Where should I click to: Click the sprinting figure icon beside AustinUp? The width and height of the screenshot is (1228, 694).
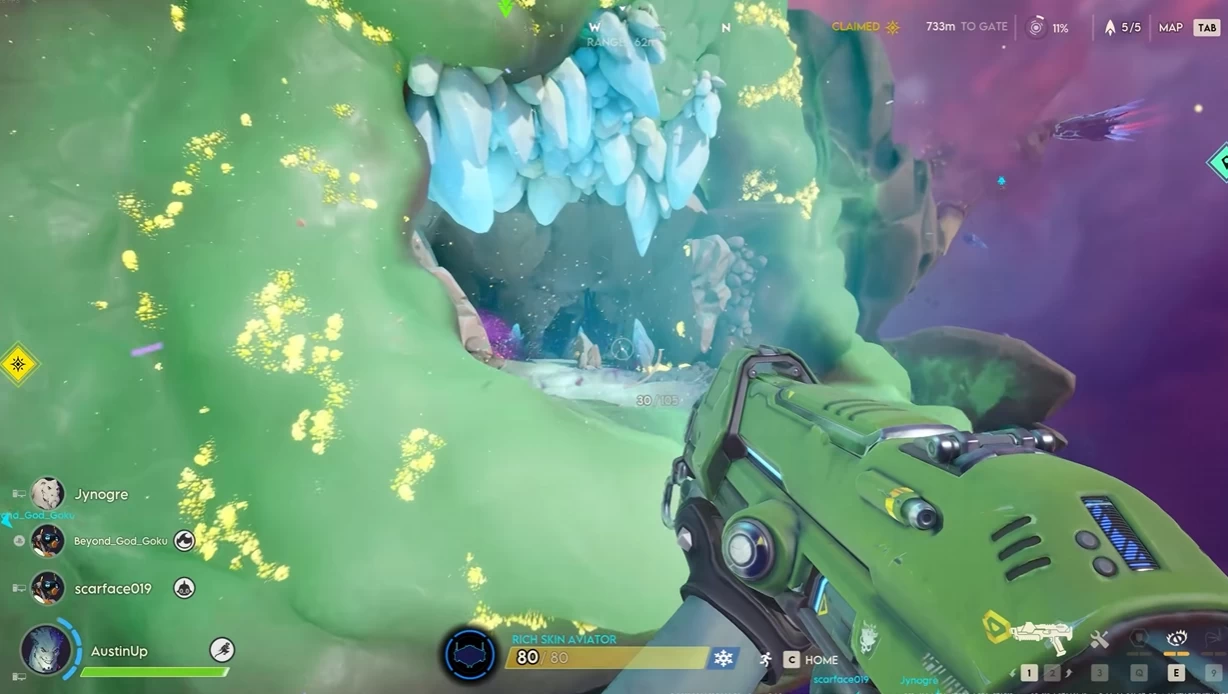[221, 650]
